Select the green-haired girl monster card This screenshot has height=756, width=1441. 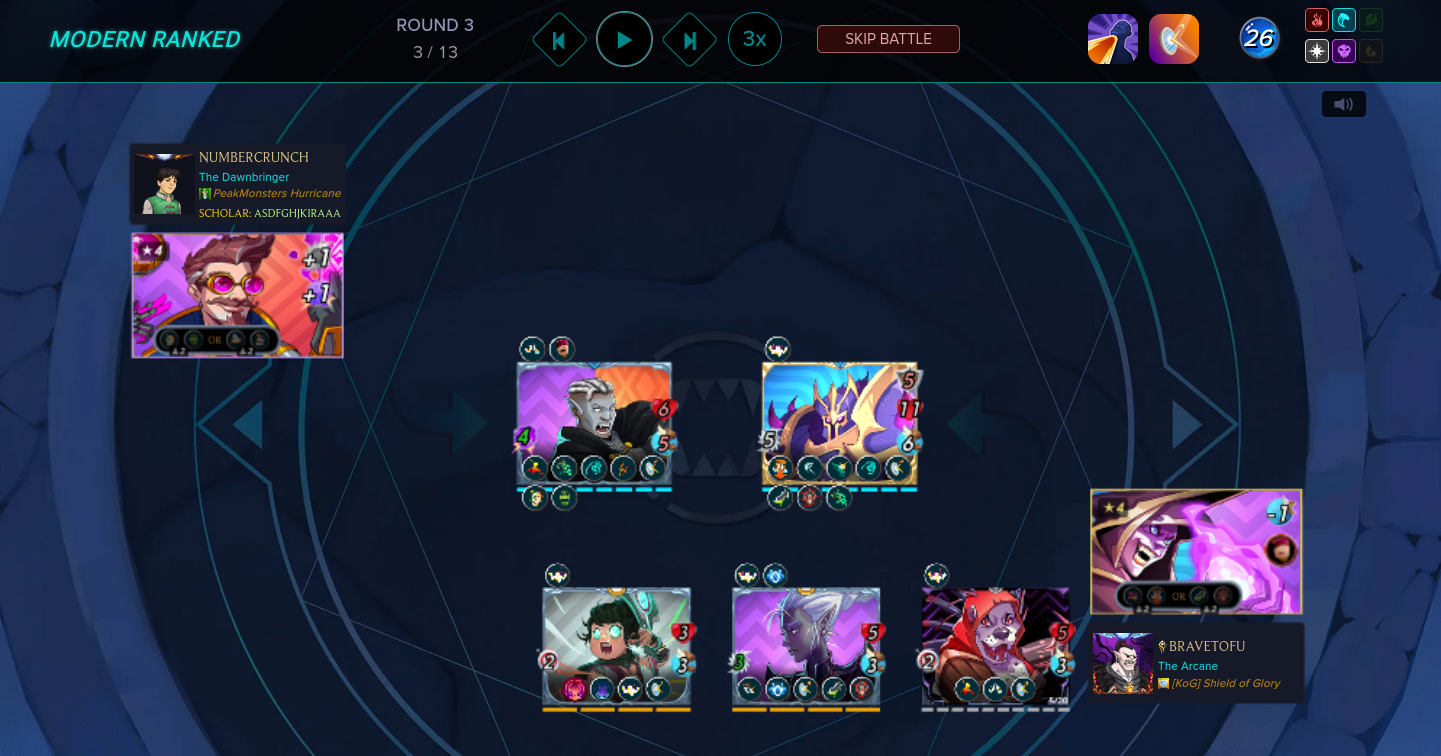coord(617,647)
